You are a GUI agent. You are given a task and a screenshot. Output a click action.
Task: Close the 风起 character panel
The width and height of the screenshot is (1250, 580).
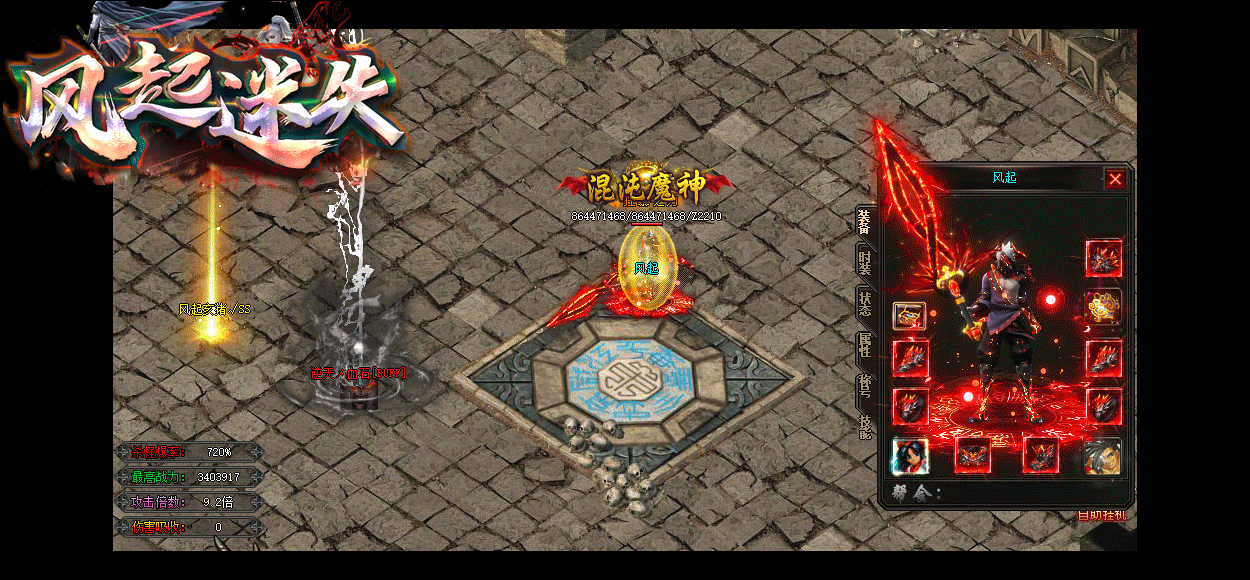point(1115,179)
